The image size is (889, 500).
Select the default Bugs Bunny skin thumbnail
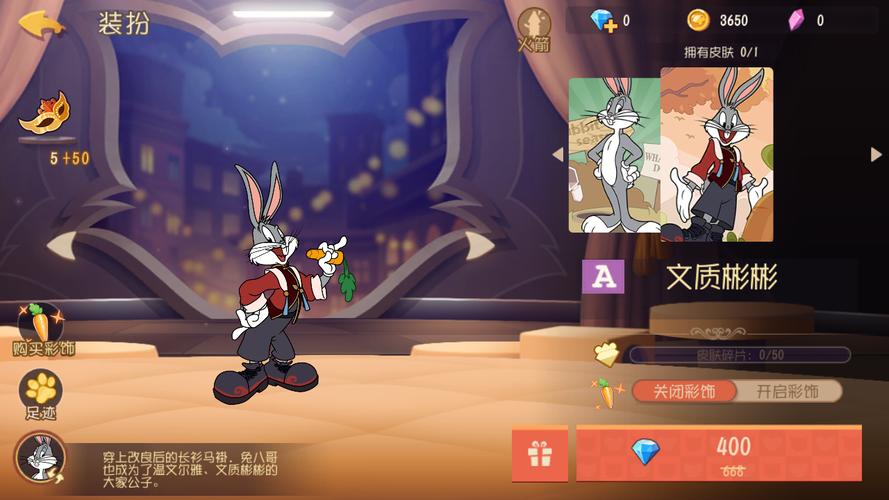pyautogui.click(x=613, y=155)
